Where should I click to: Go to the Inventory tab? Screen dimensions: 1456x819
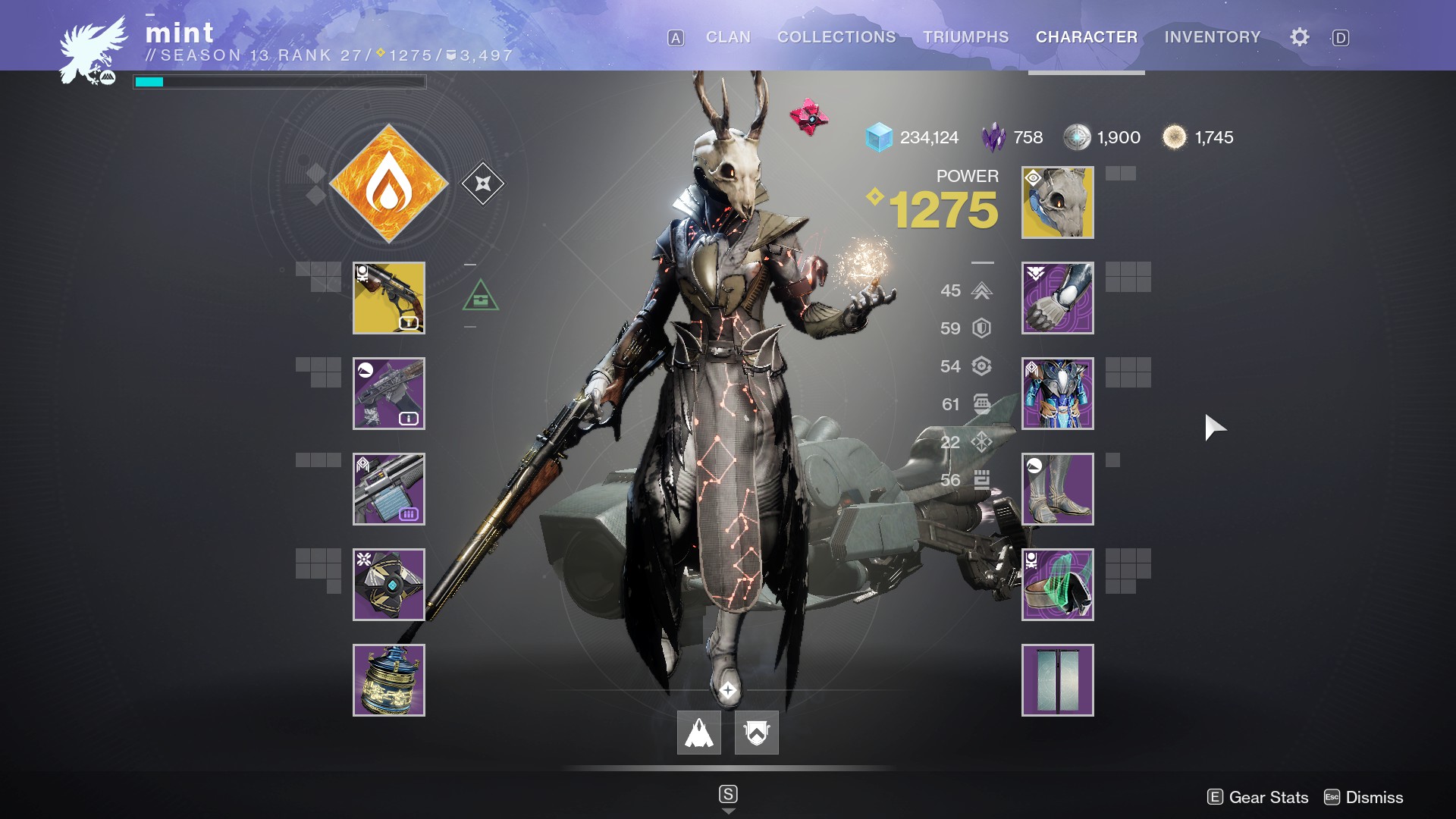(1213, 37)
